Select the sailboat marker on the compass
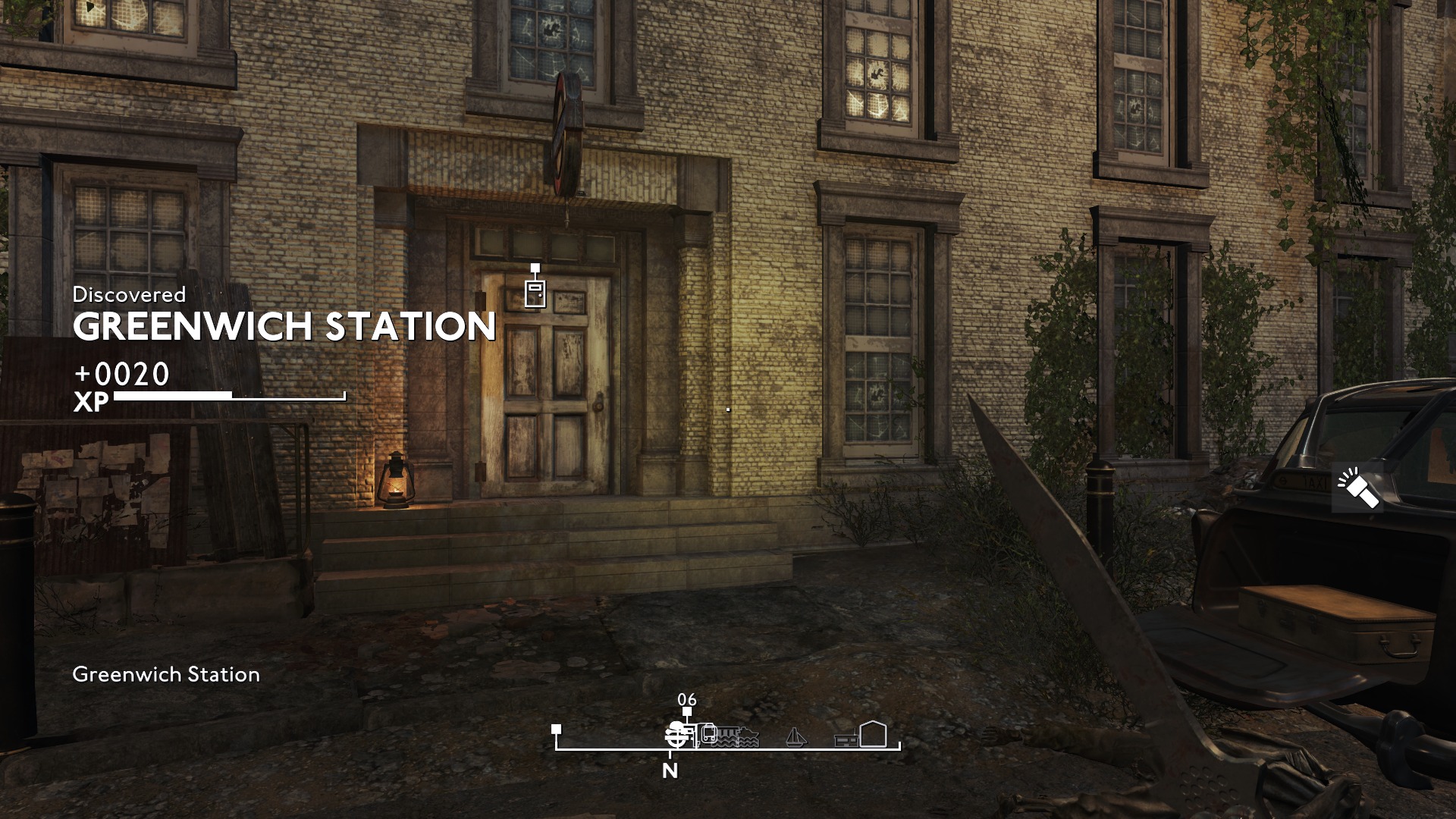1456x819 pixels. 794,737
